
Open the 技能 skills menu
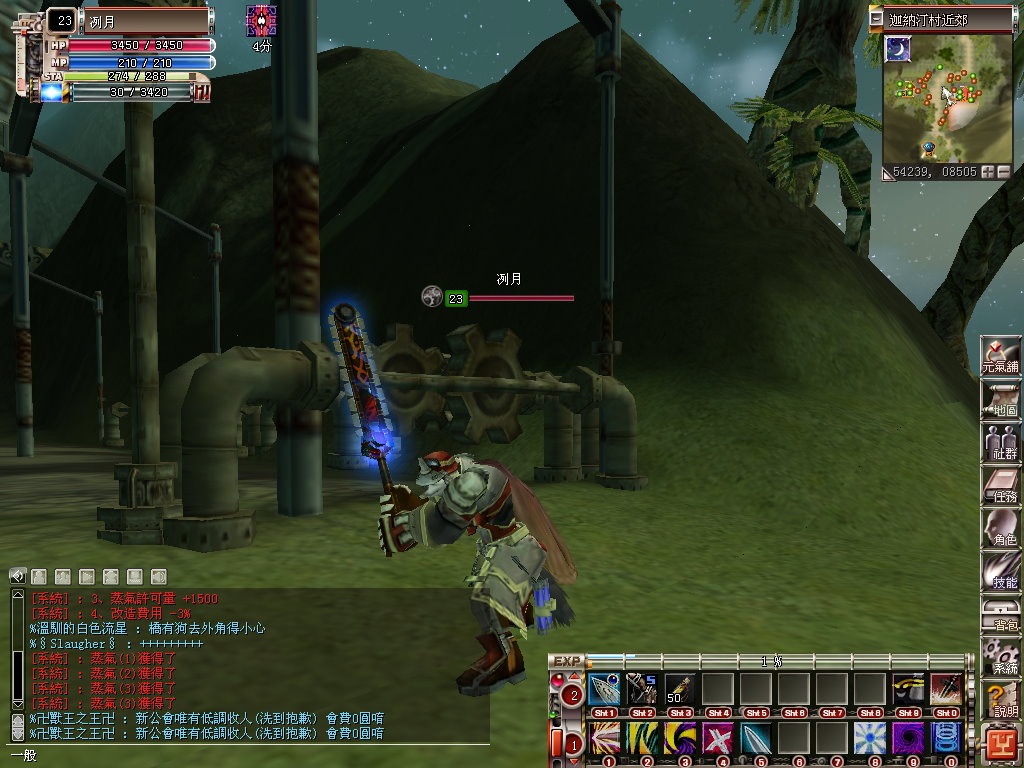pos(1000,570)
